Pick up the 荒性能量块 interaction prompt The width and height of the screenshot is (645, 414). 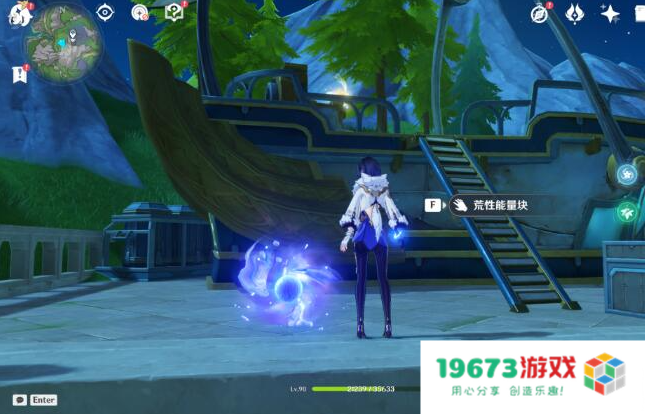click(x=490, y=205)
